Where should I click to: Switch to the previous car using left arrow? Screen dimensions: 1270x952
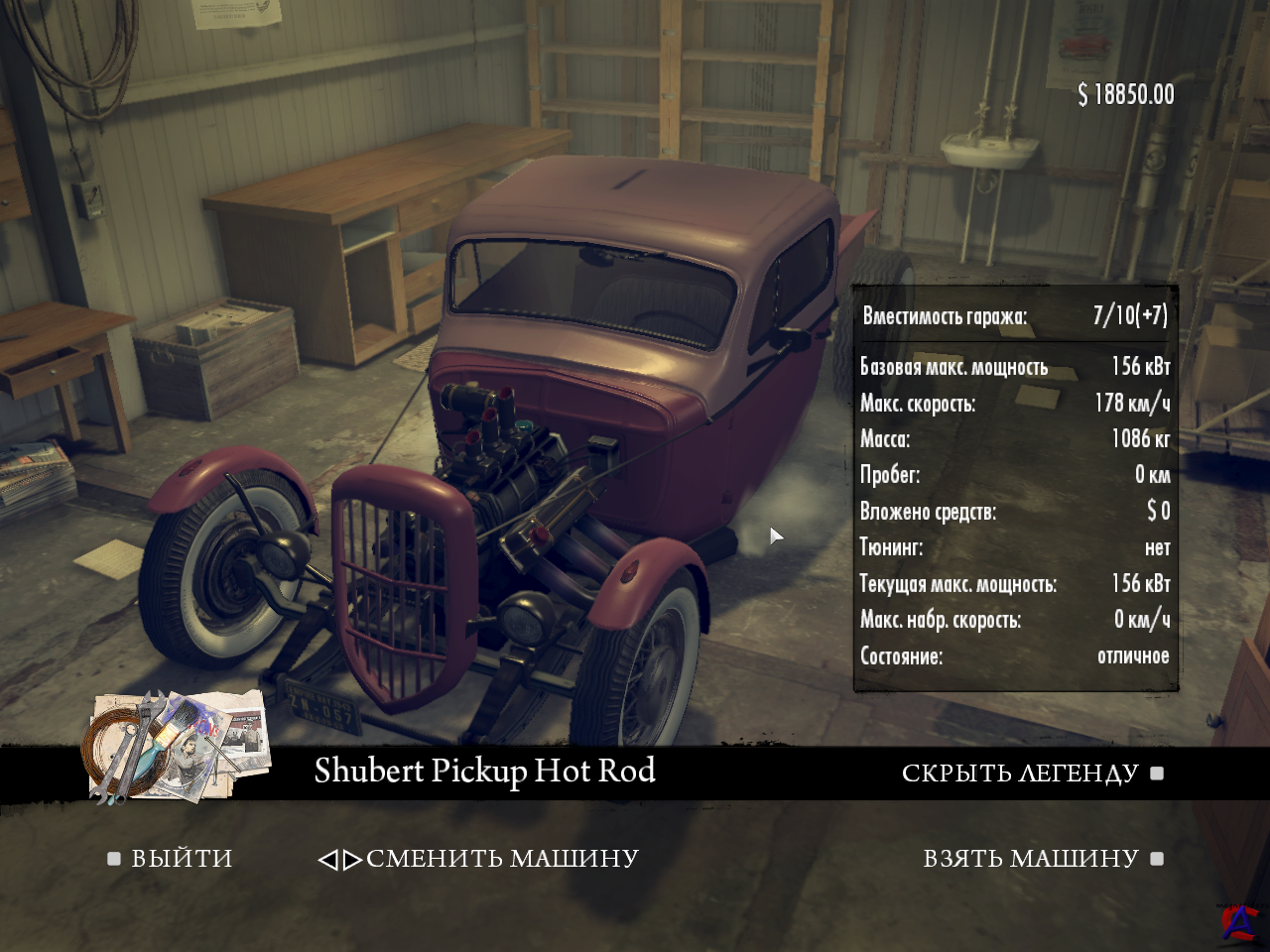tap(327, 860)
